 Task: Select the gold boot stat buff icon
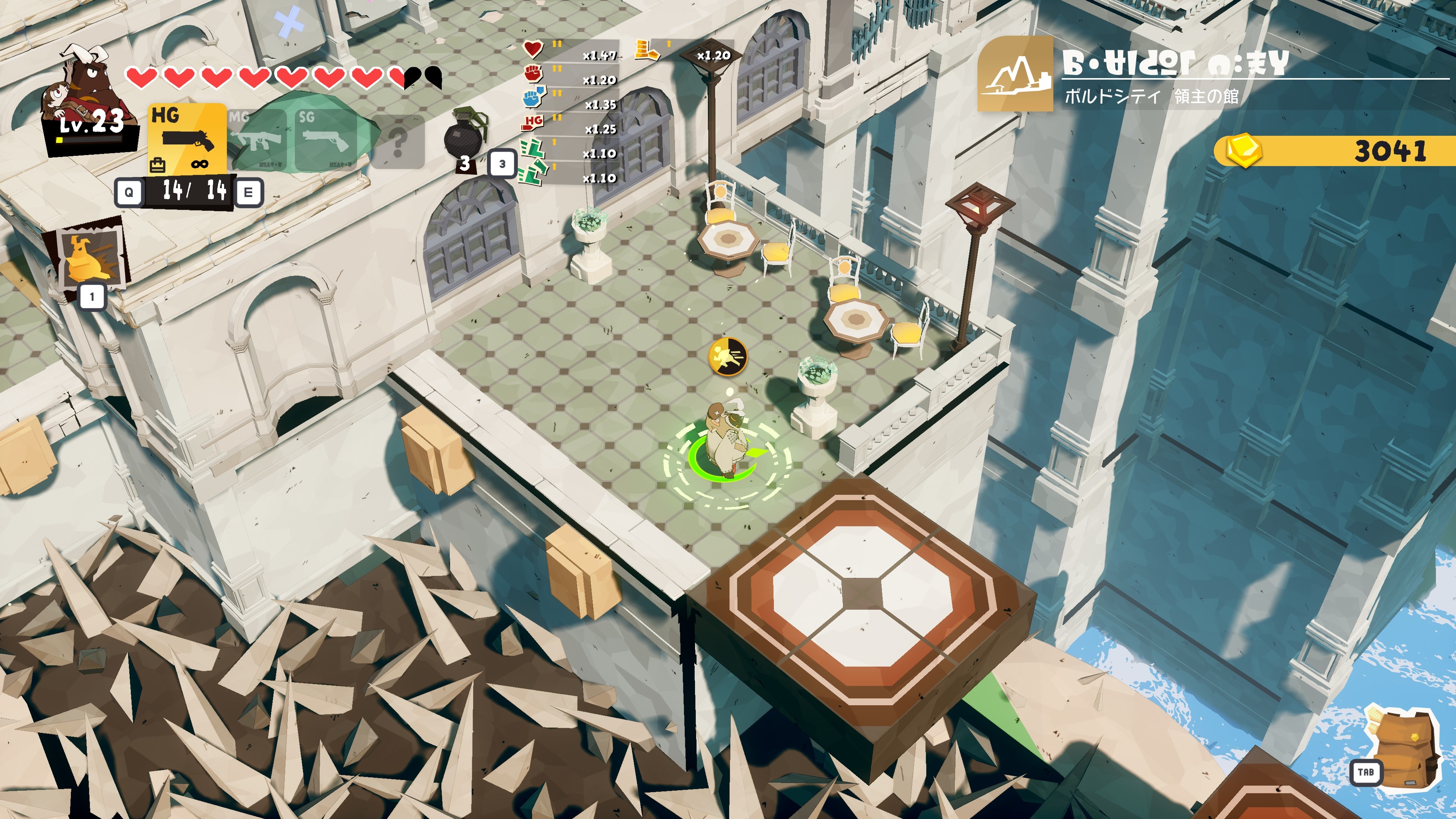(x=646, y=50)
